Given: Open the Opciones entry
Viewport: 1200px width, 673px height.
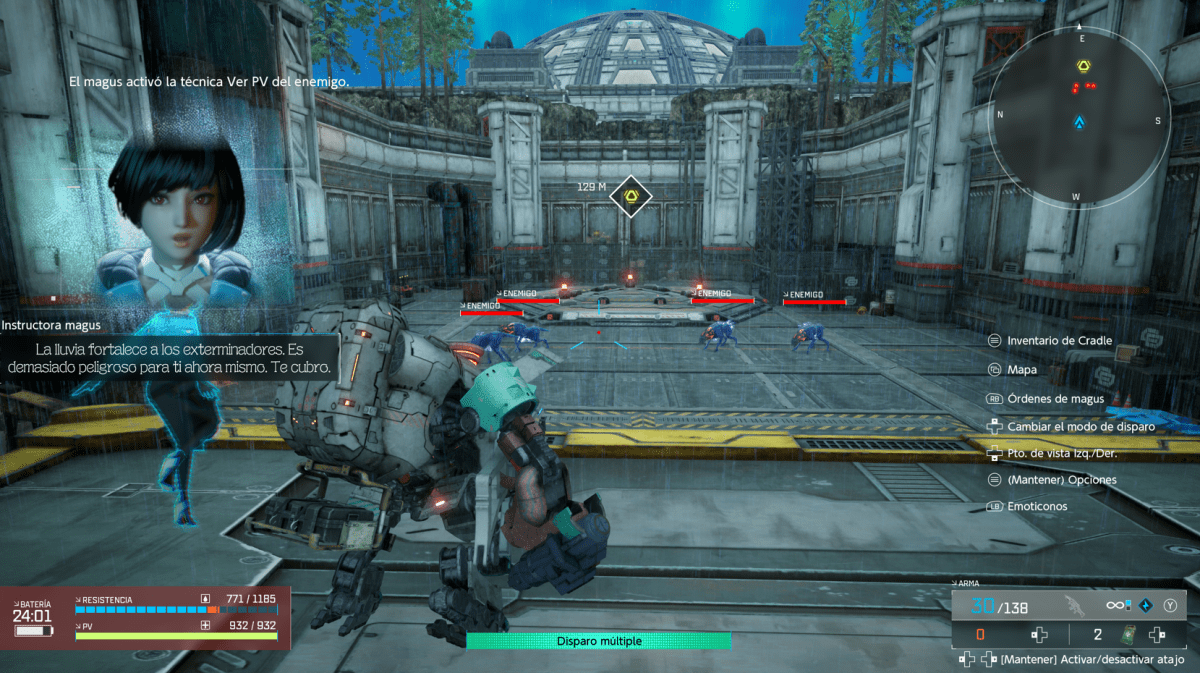Looking at the screenshot, I should point(1062,480).
